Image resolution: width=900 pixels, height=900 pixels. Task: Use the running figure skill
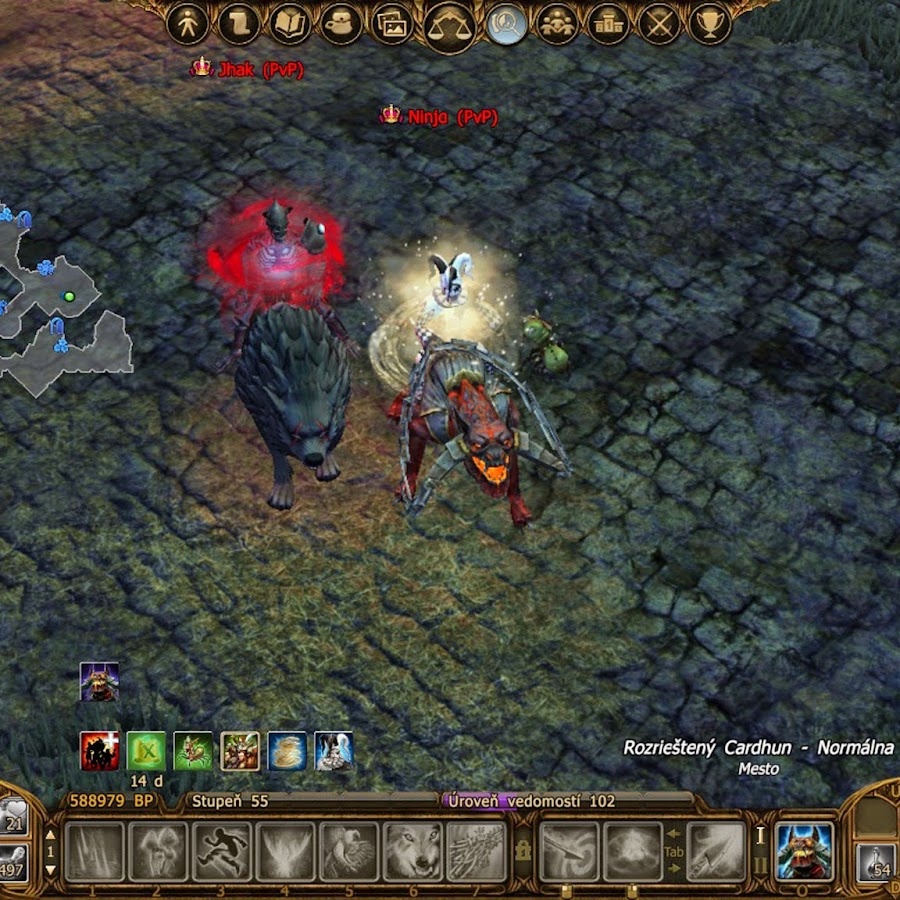222,851
